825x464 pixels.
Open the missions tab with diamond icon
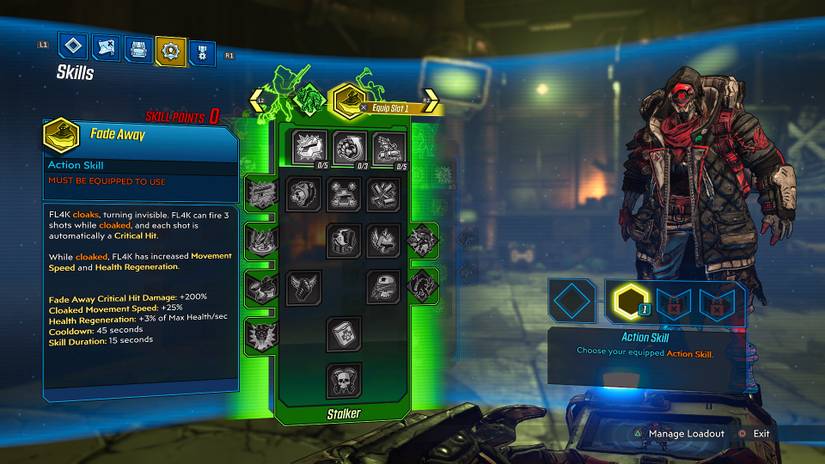pyautogui.click(x=73, y=47)
